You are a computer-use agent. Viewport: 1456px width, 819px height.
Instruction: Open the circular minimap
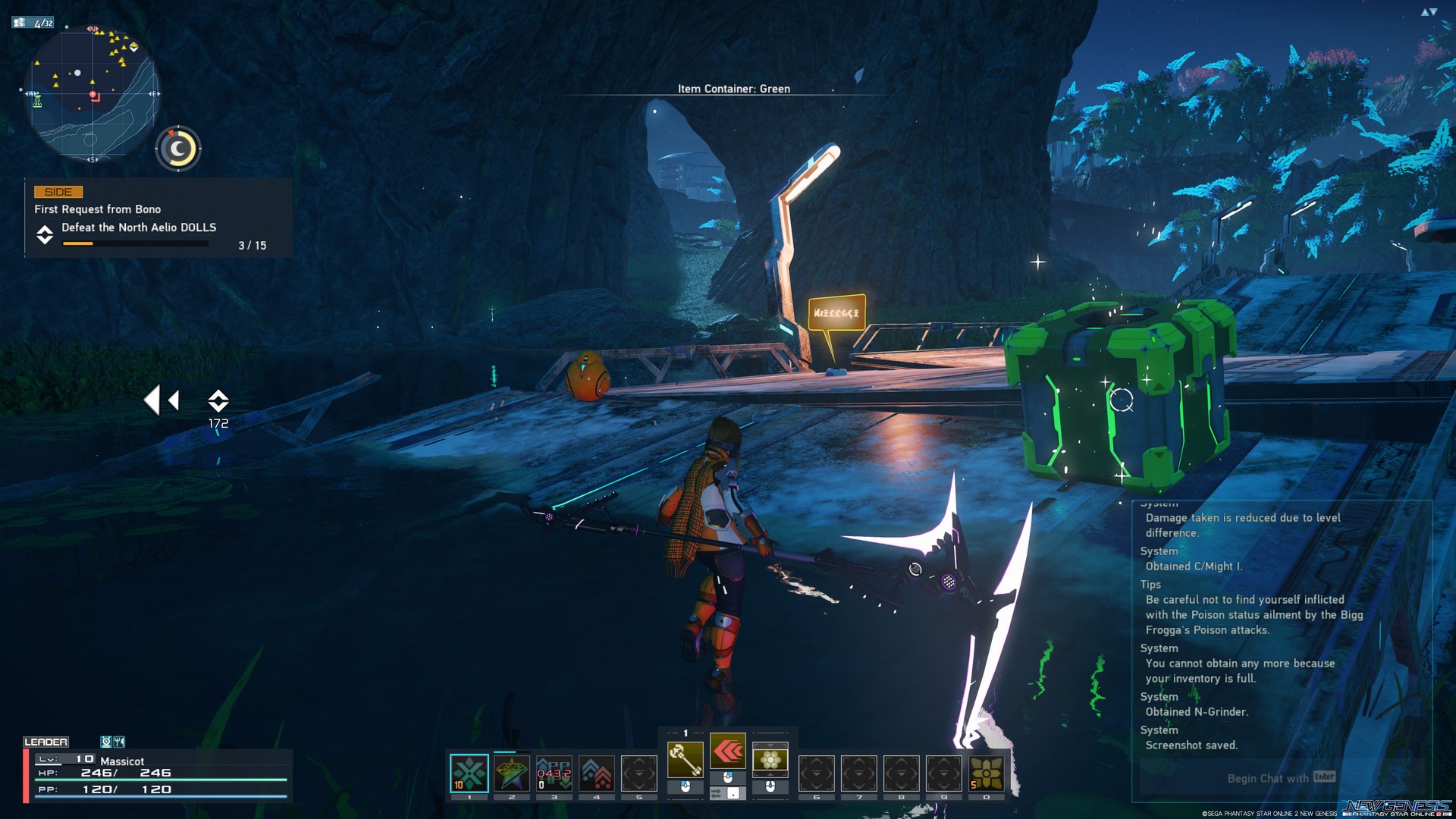pyautogui.click(x=91, y=94)
